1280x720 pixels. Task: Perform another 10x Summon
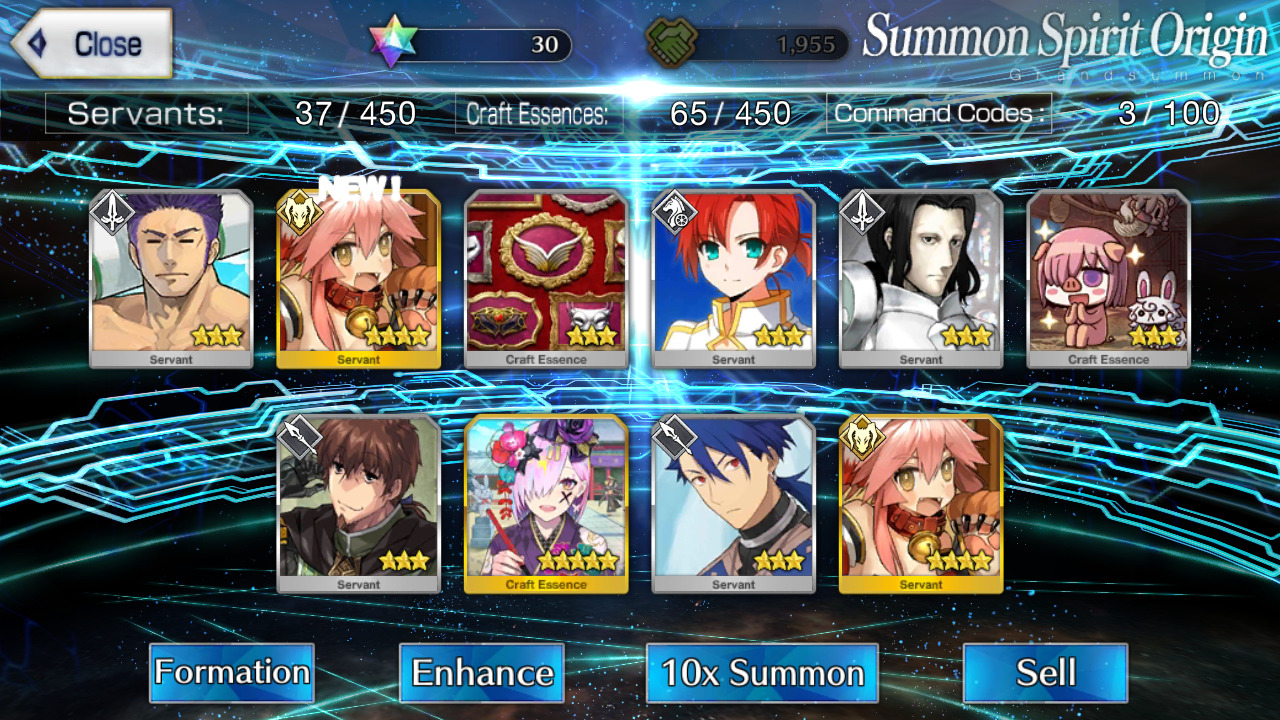762,673
